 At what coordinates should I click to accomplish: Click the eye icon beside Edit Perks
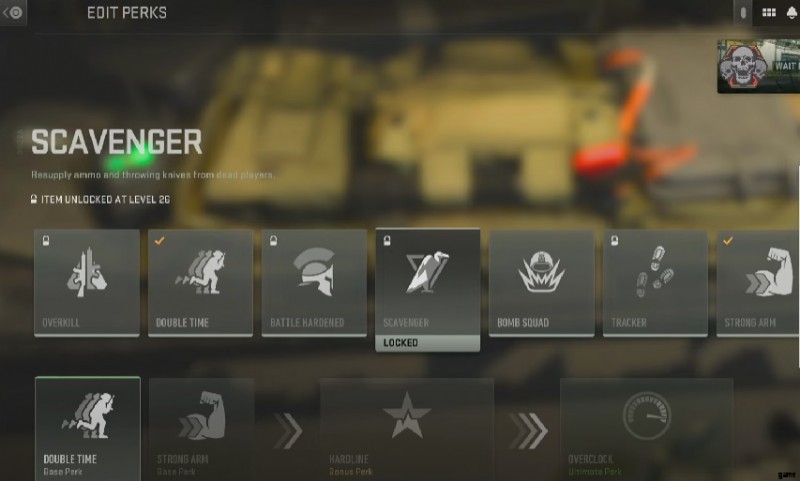(15, 13)
